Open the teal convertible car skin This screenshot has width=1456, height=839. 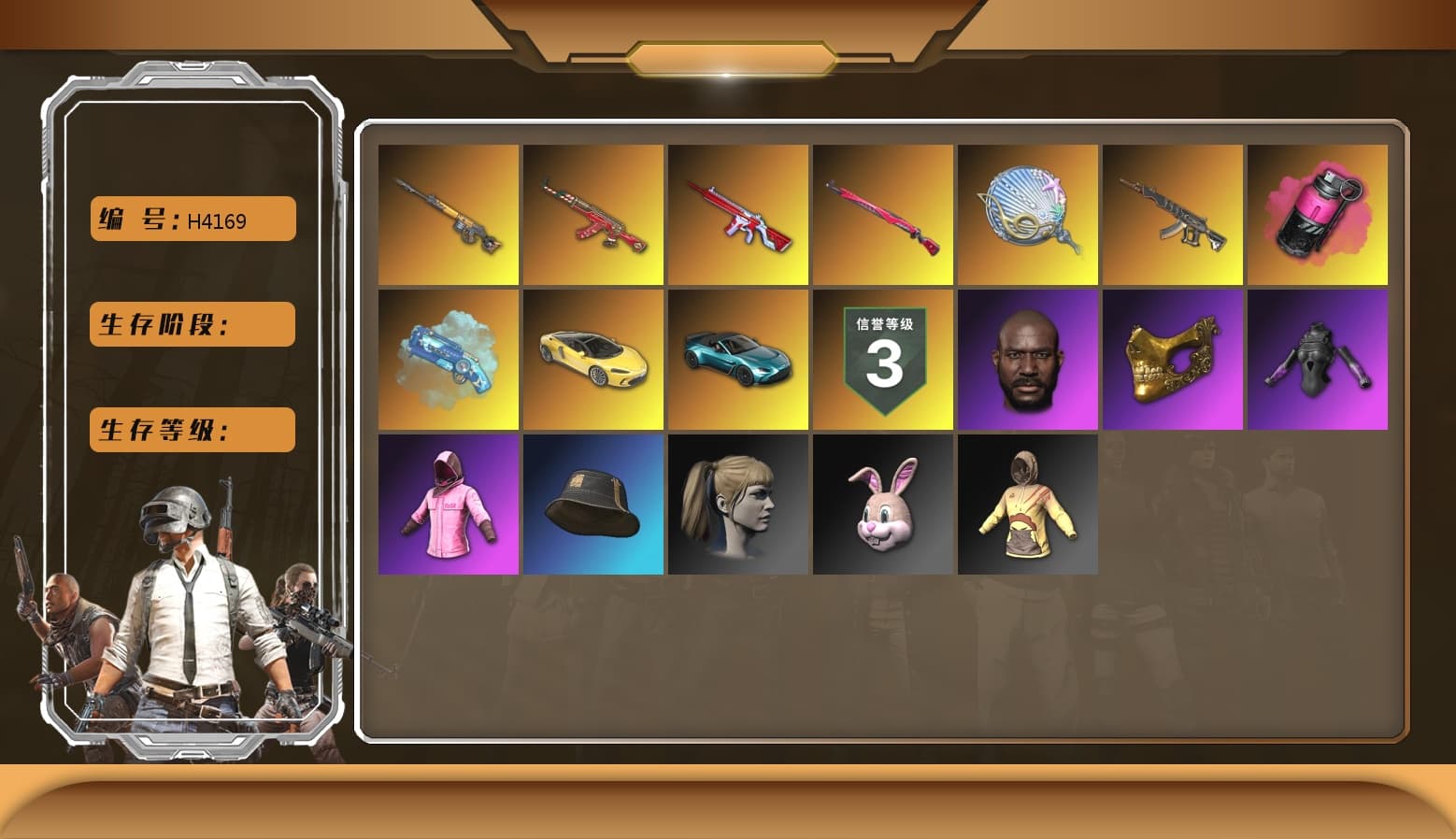tap(737, 360)
